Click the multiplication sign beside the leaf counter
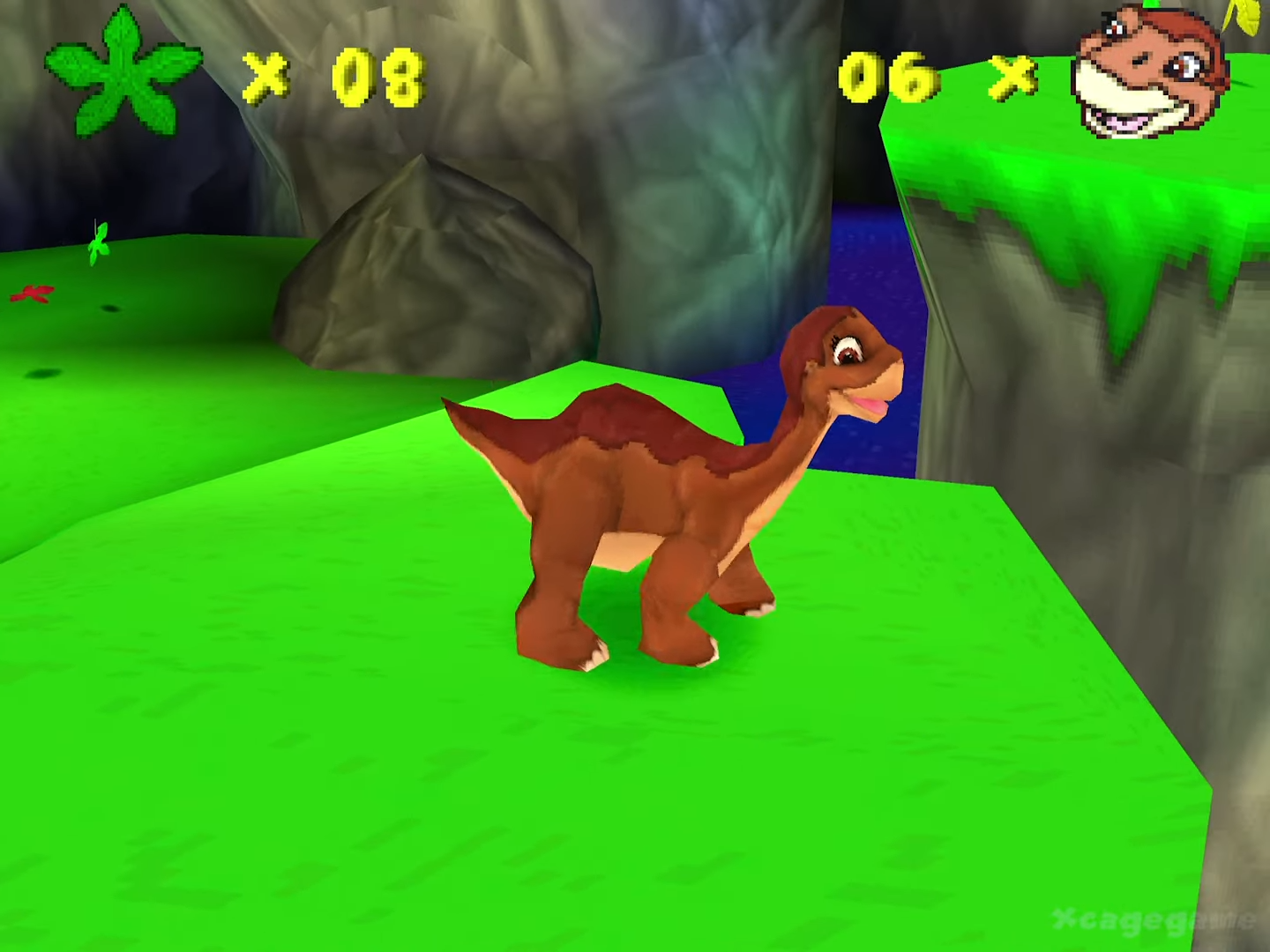1270x952 pixels. point(265,79)
